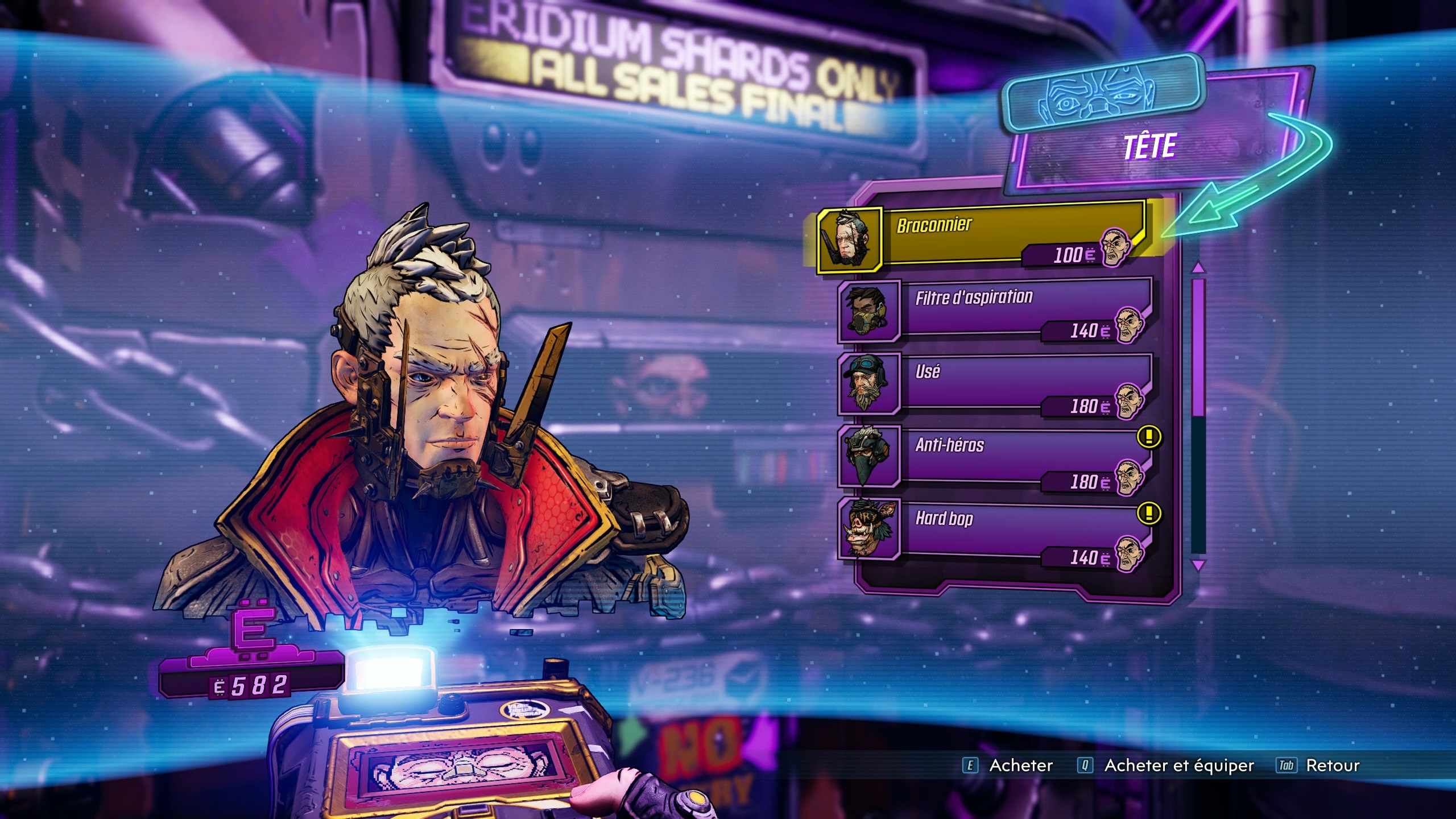Choose the Filtre d'aspiration head
Screen dimensions: 1456x819
pyautogui.click(x=995, y=311)
